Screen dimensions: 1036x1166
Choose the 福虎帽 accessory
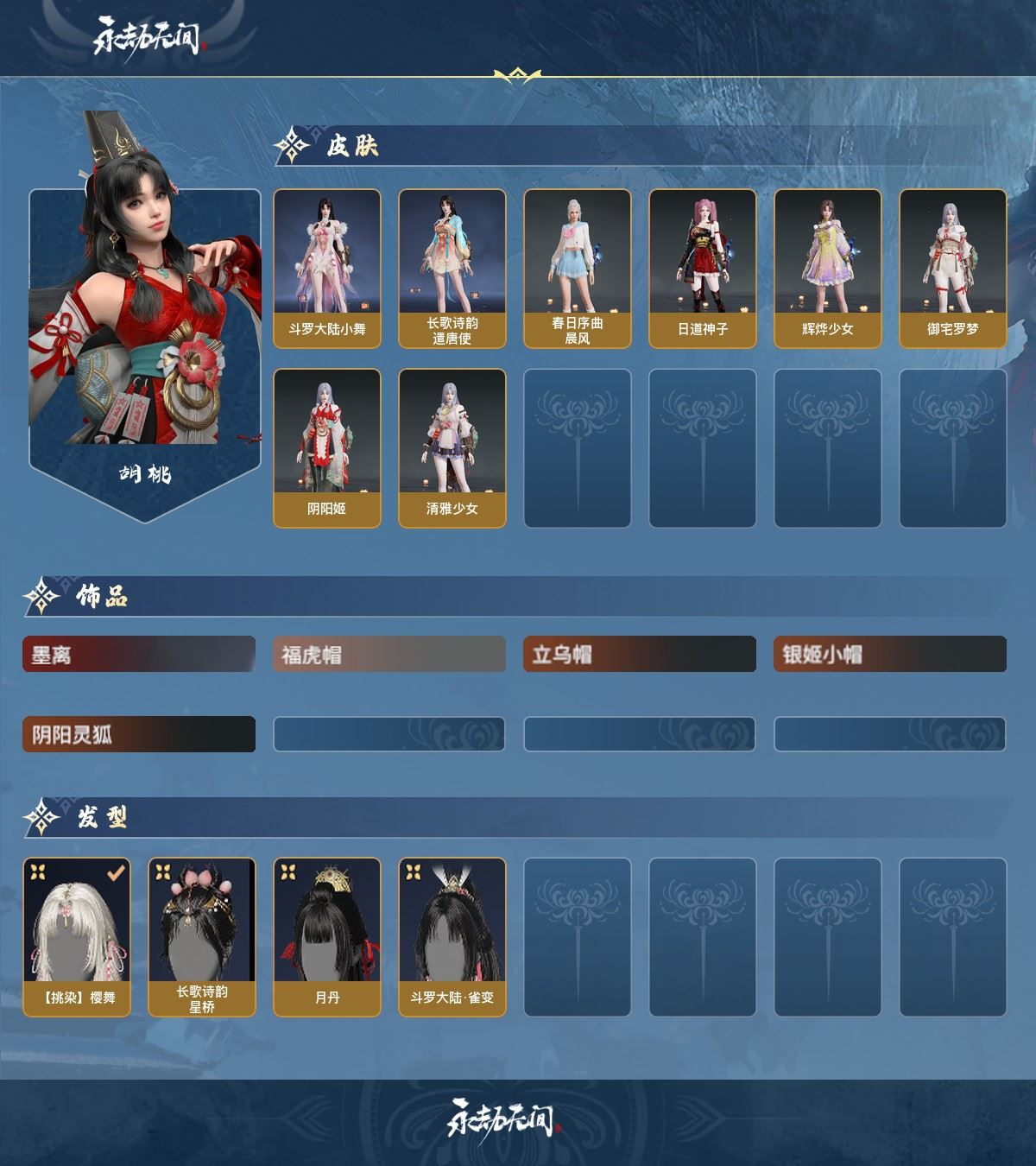click(x=389, y=655)
